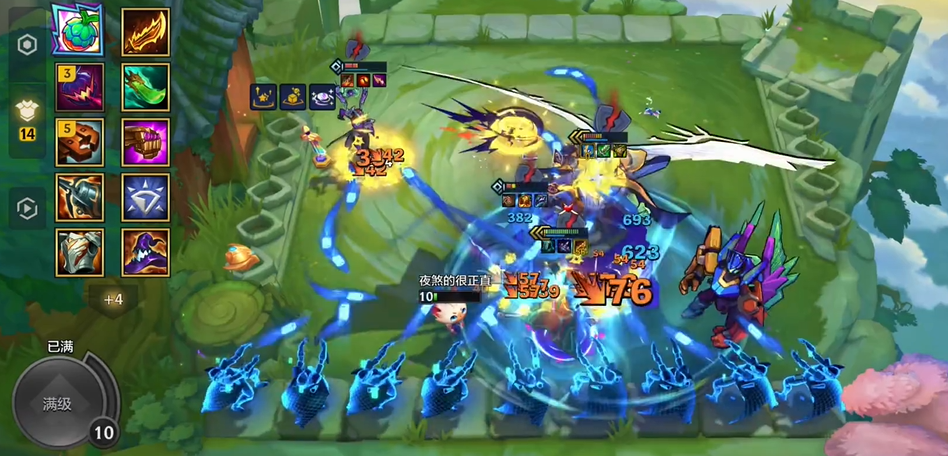Select the green claw item
Screen dimensions: 948x456
tap(146, 87)
